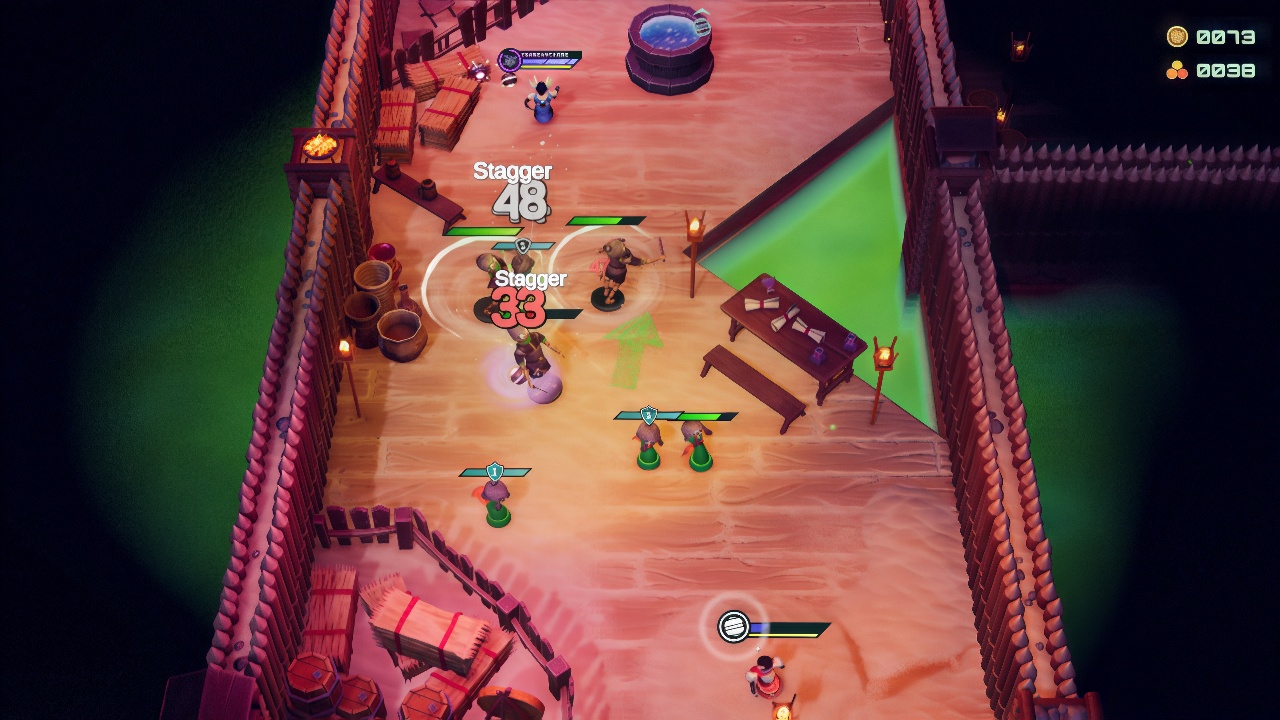
Task: Click the coin counter reading 0073
Action: pos(1225,36)
